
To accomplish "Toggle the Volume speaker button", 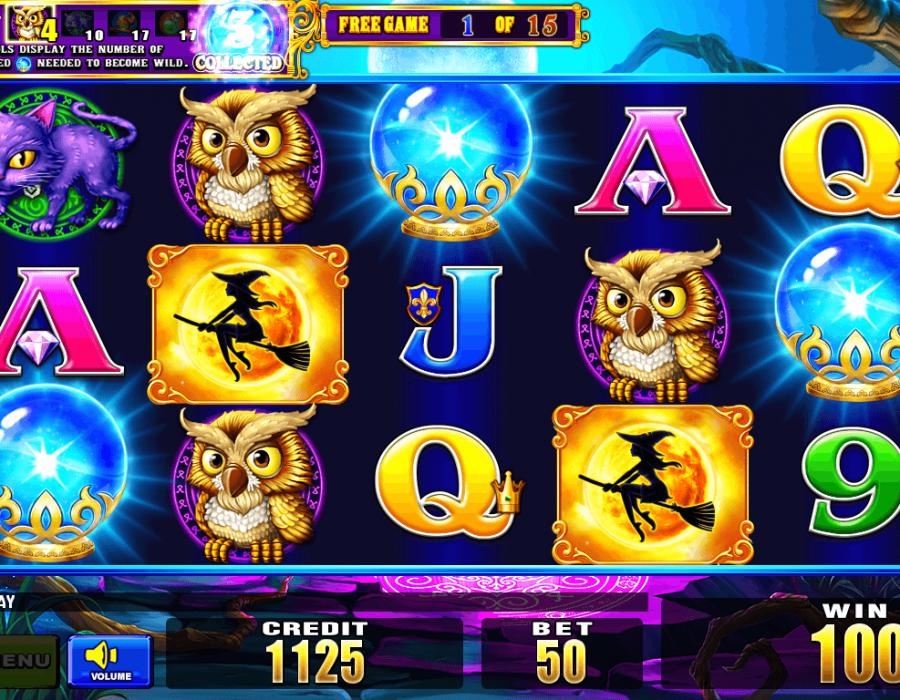I will click(x=110, y=660).
